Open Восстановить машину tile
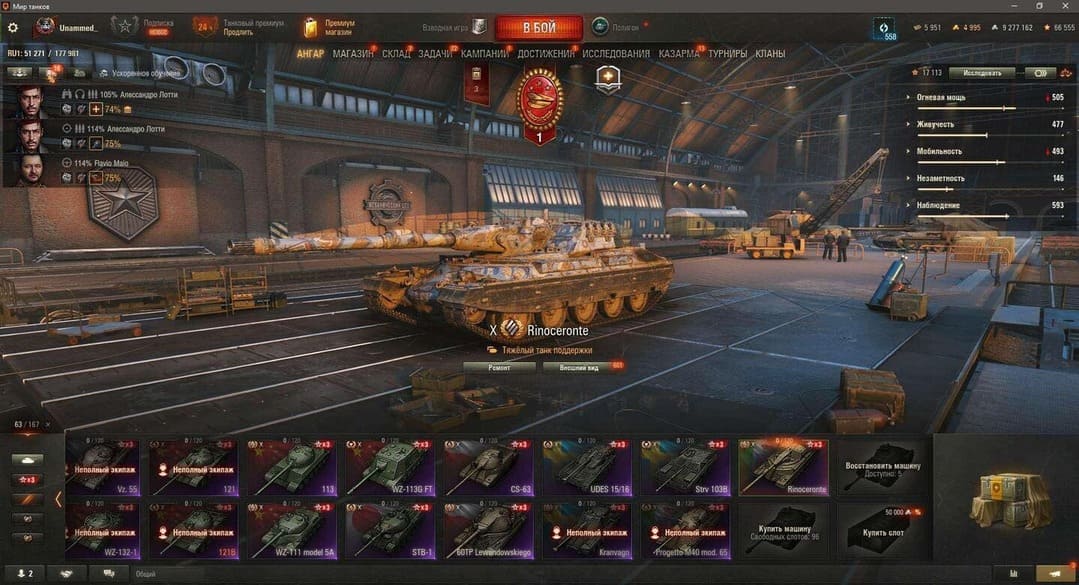Viewport: 1079px width, 585px height. pos(881,467)
